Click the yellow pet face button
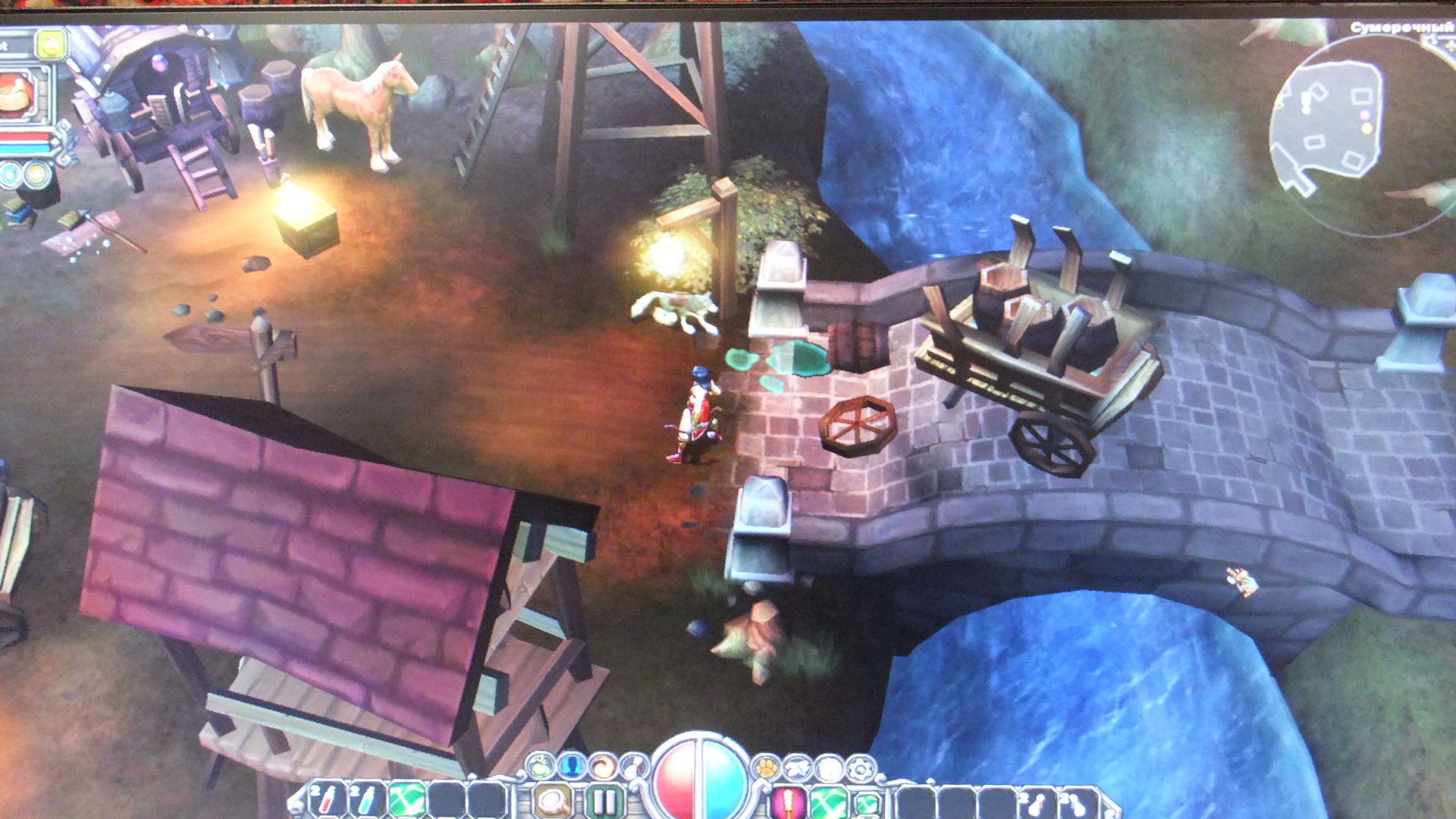This screenshot has width=1456, height=819. pyautogui.click(x=52, y=44)
